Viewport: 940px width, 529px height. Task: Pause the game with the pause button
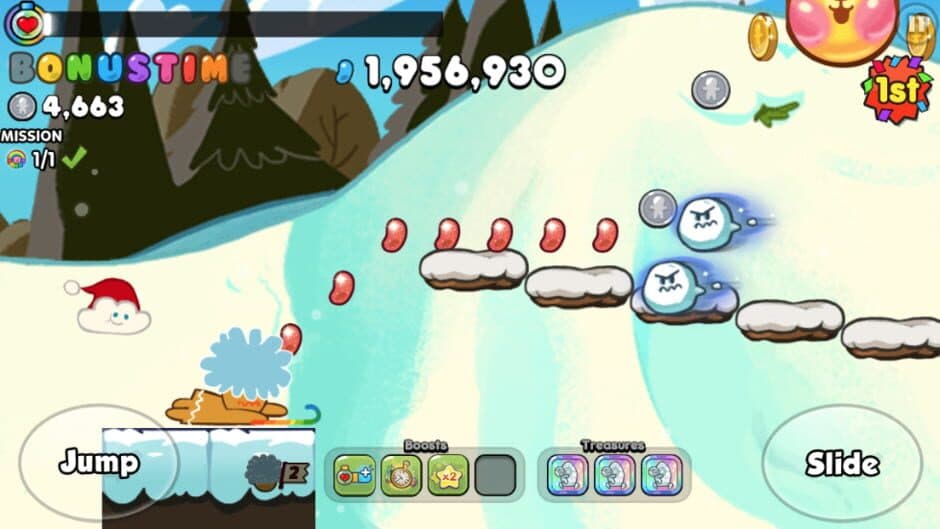pyautogui.click(x=920, y=27)
